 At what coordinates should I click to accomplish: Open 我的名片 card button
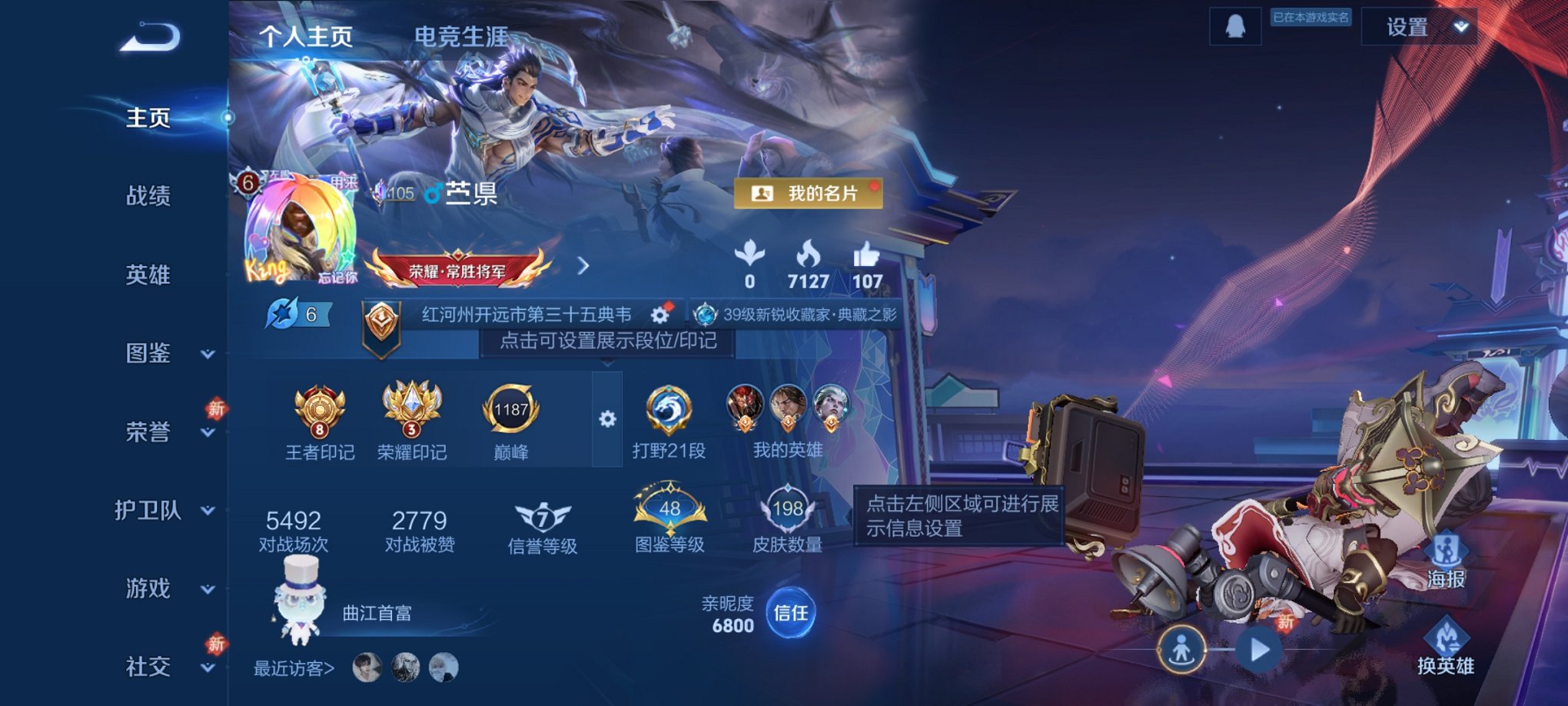pos(809,194)
